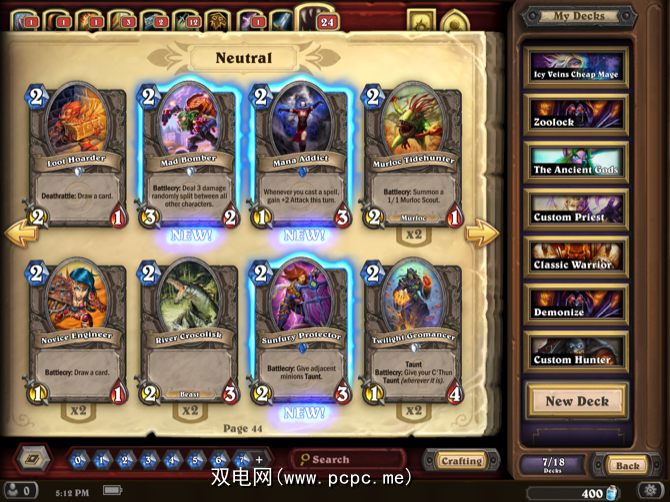Go to the previous collection page arrow
The height and width of the screenshot is (502, 670).
coord(22,235)
